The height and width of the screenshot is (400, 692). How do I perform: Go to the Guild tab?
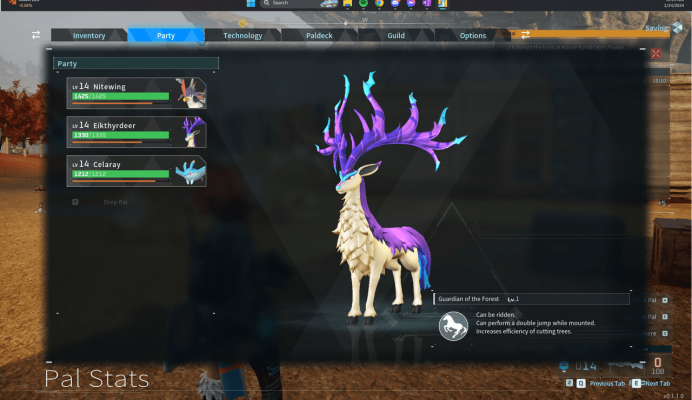point(396,36)
